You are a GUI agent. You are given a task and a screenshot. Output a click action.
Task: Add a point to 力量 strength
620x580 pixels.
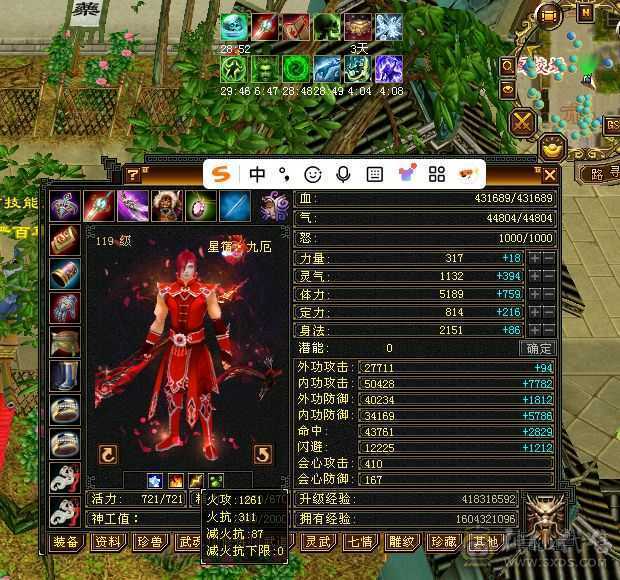[535, 258]
